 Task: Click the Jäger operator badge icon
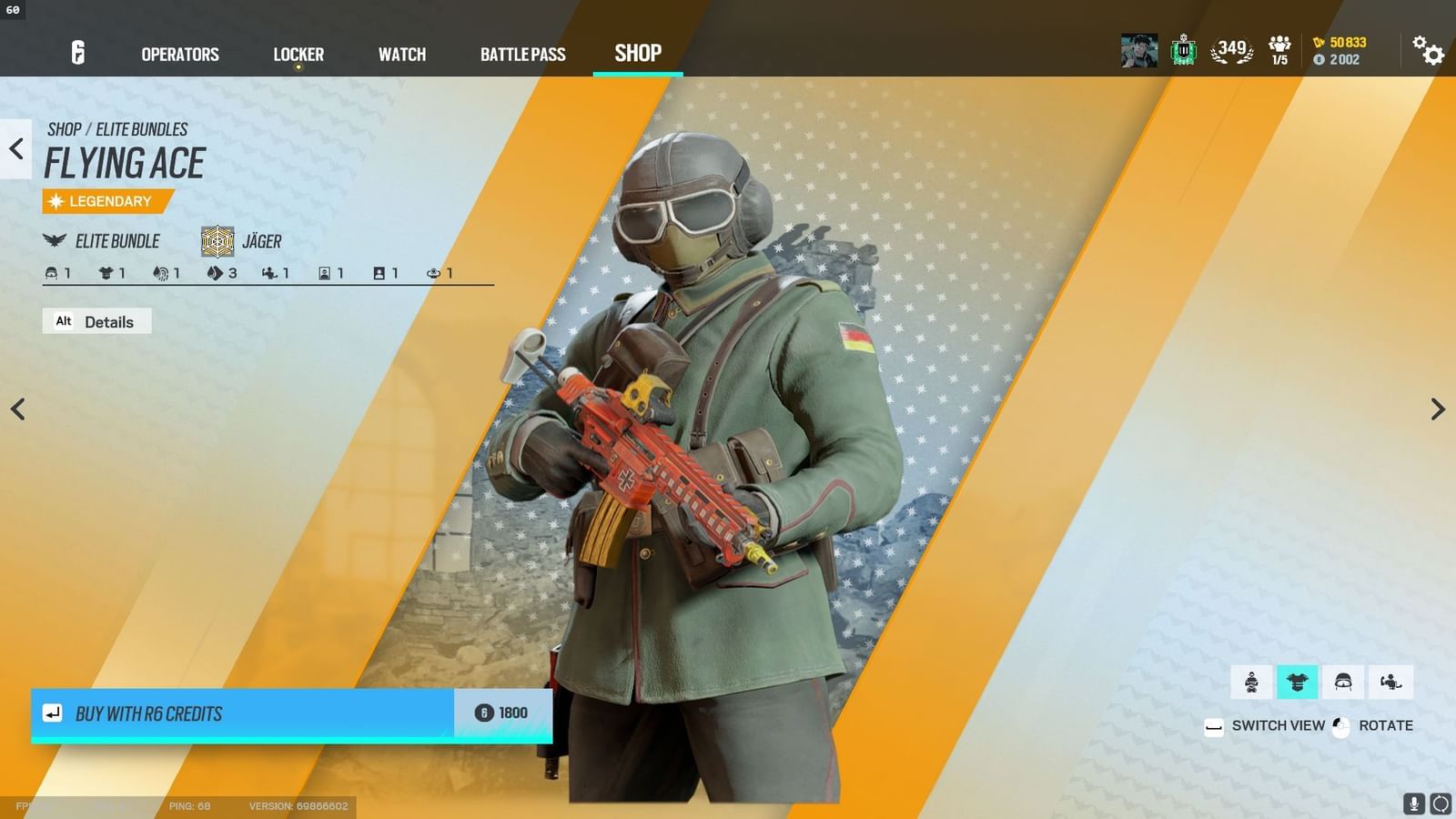click(217, 239)
